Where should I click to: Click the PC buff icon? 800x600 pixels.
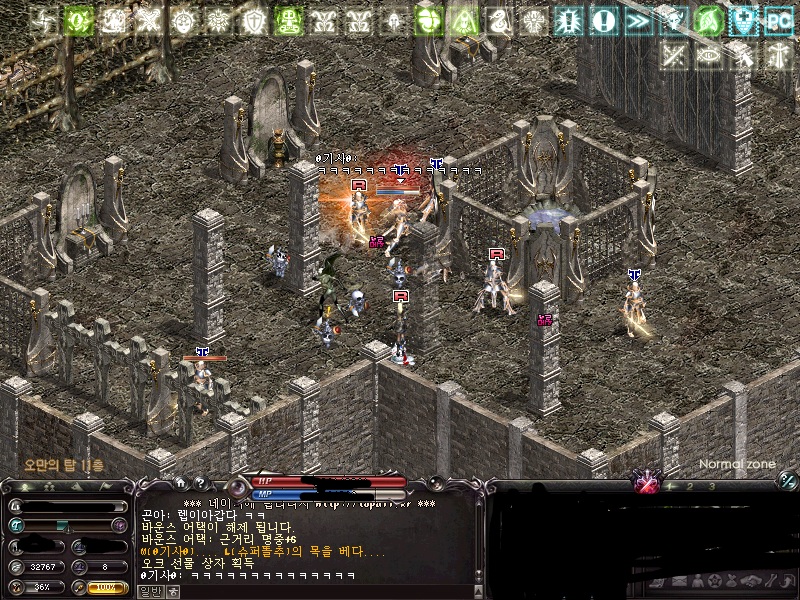coord(778,20)
